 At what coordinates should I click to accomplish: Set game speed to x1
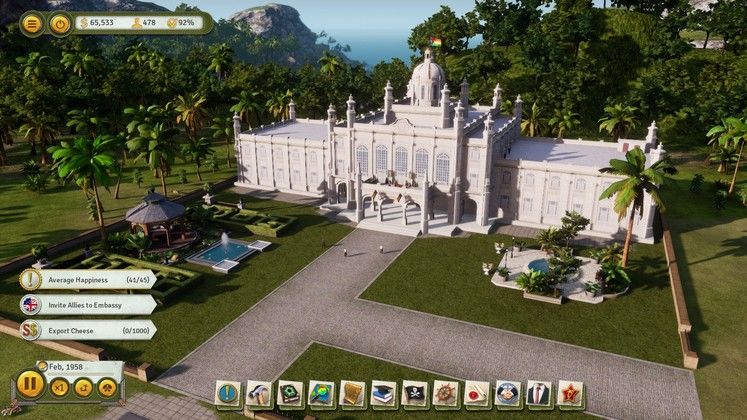[x=60, y=386]
